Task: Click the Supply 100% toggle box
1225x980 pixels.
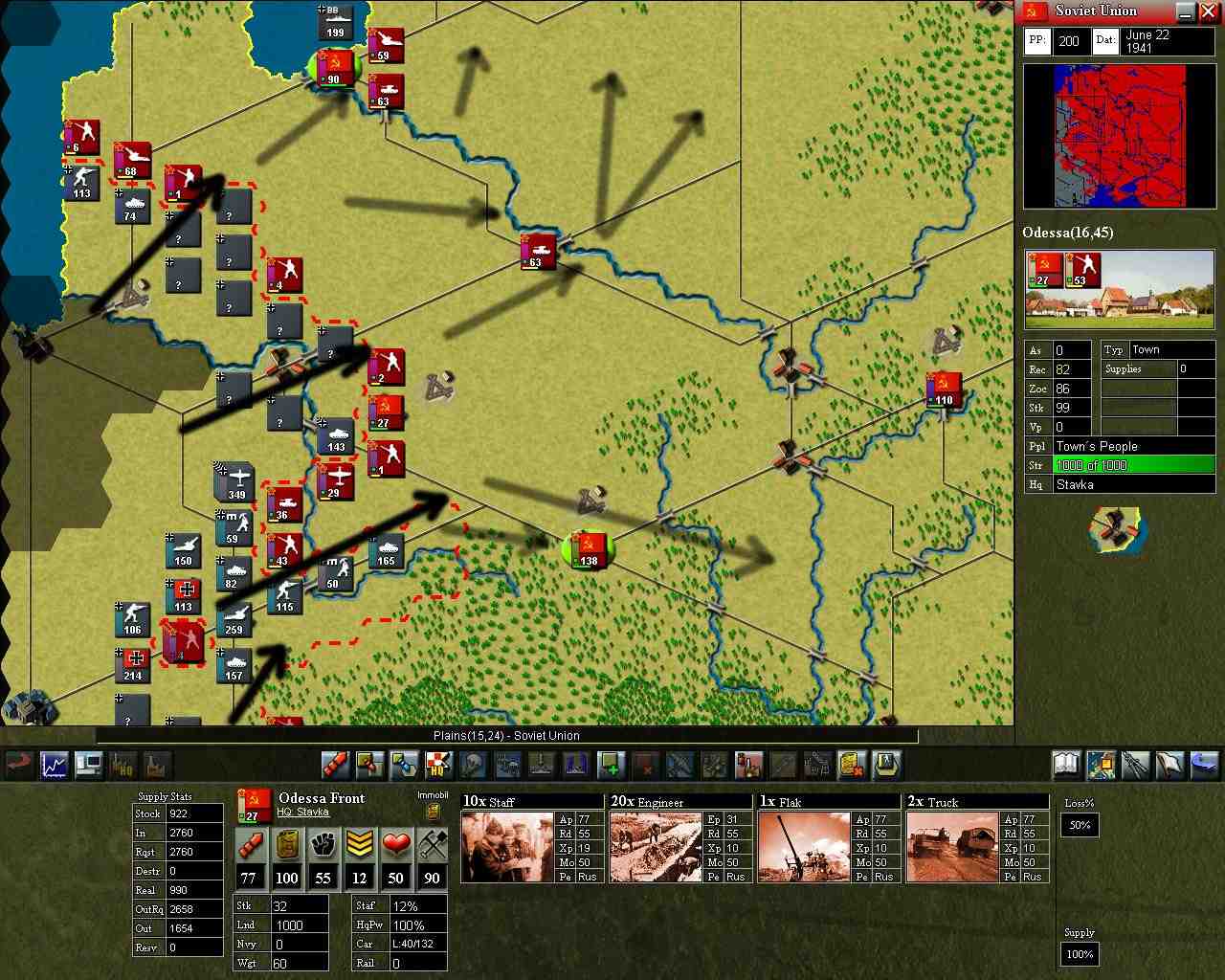Action: click(x=1079, y=954)
